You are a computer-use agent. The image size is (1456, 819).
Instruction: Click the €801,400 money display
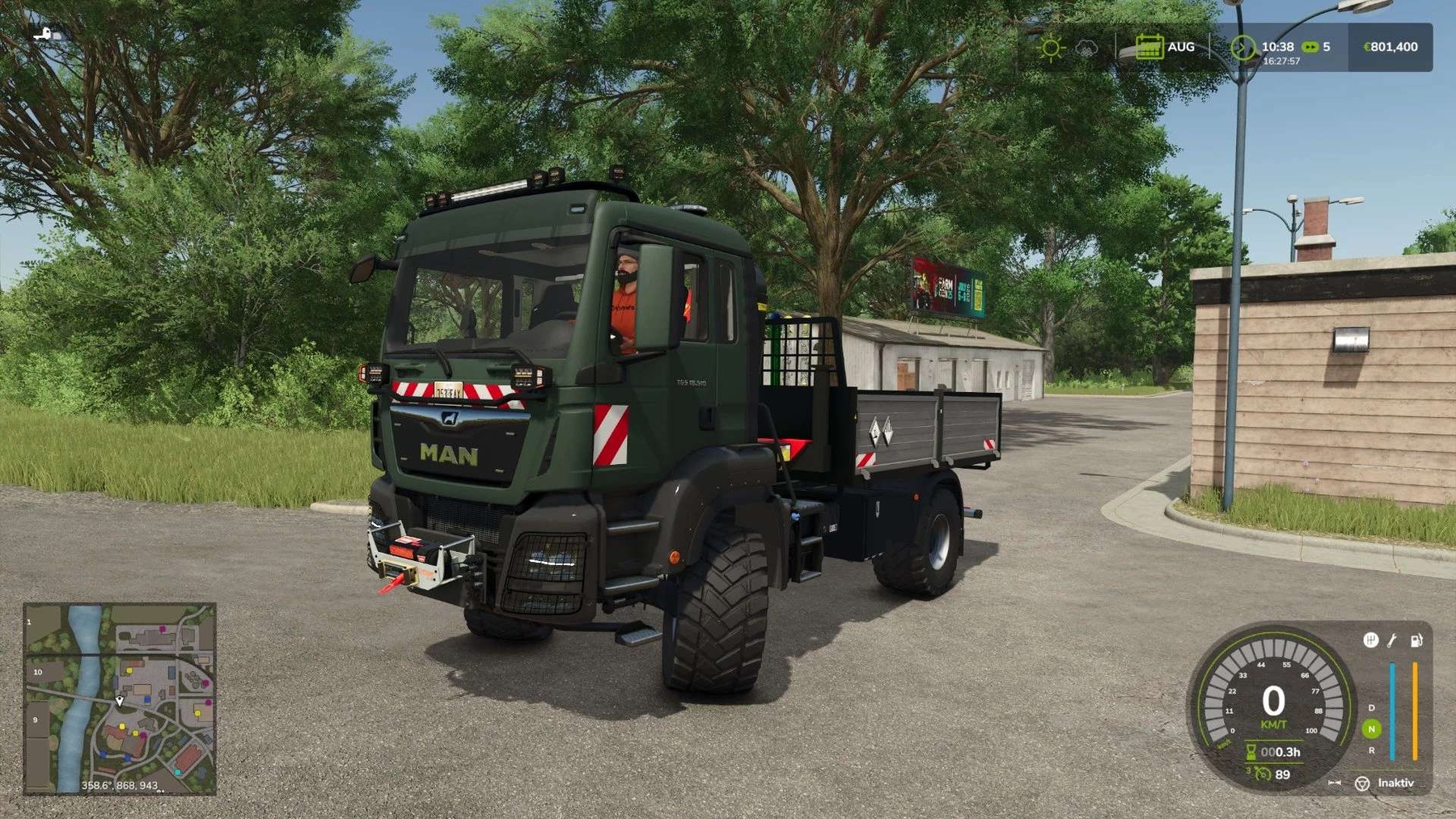pyautogui.click(x=1392, y=47)
